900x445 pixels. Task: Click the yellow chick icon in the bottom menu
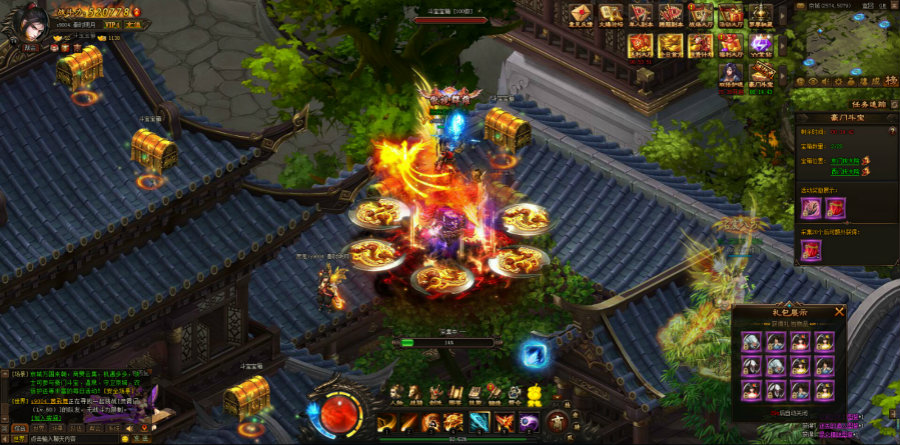535,393
